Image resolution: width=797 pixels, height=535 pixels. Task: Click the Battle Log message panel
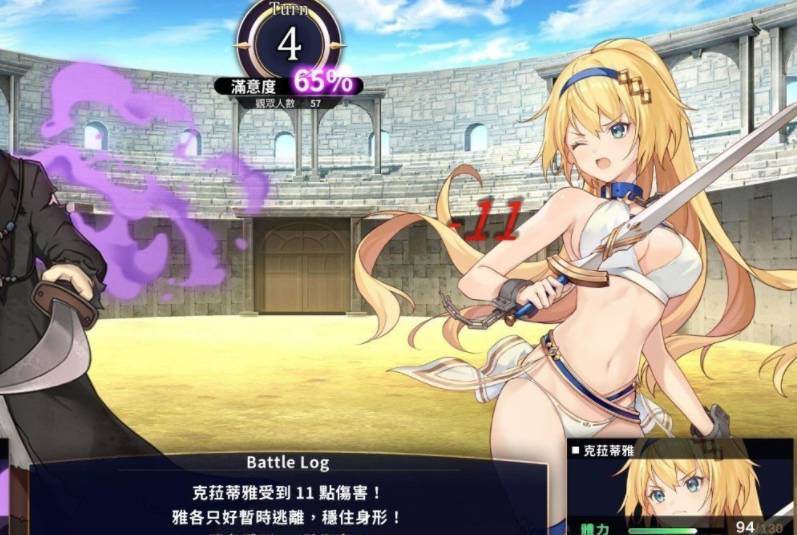tap(288, 496)
